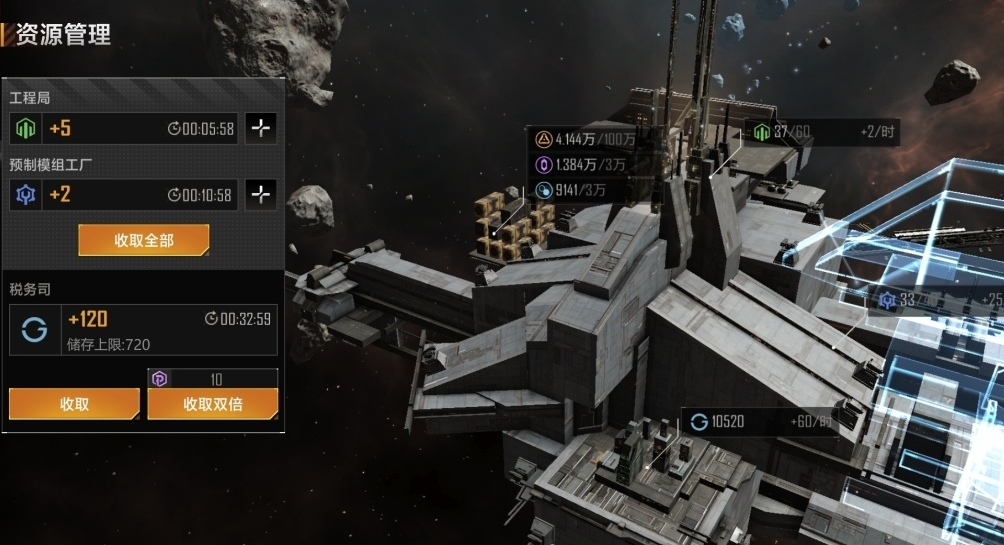Image resolution: width=1004 pixels, height=545 pixels.
Task: Locate the 预制模组工厂 using its crosshair button
Action: coord(261,195)
